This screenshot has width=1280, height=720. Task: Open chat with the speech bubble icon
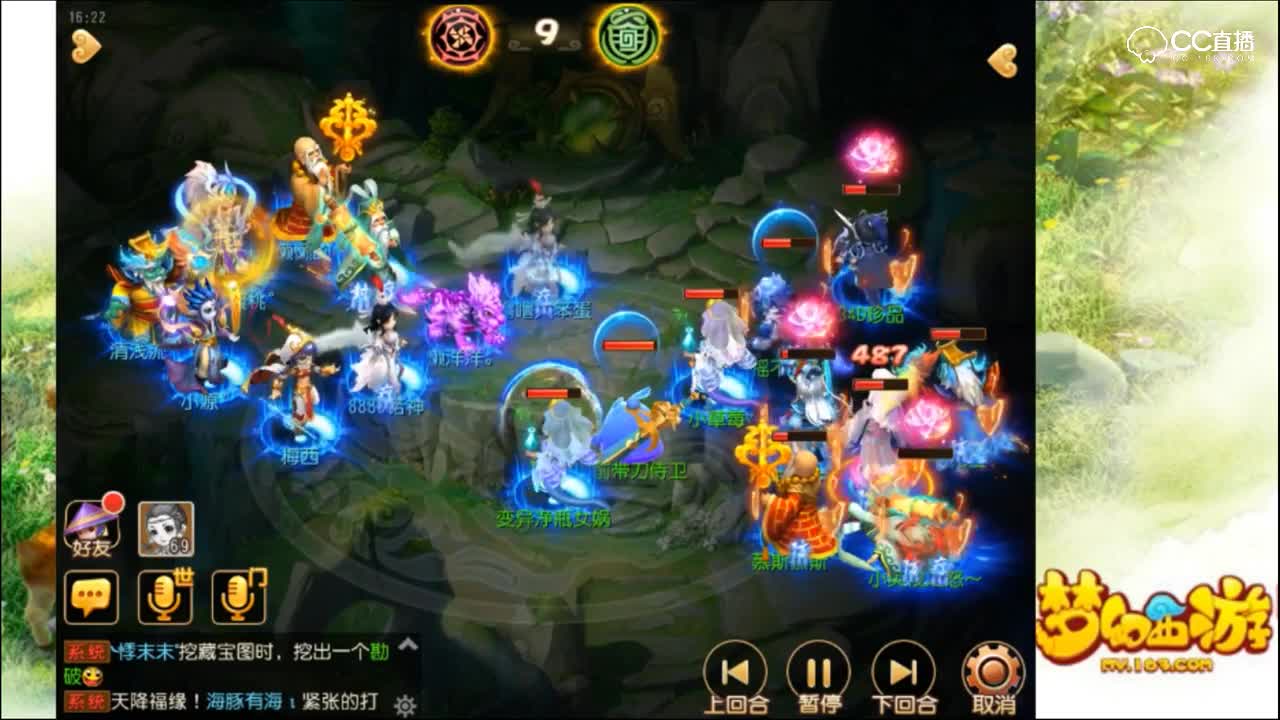(91, 597)
